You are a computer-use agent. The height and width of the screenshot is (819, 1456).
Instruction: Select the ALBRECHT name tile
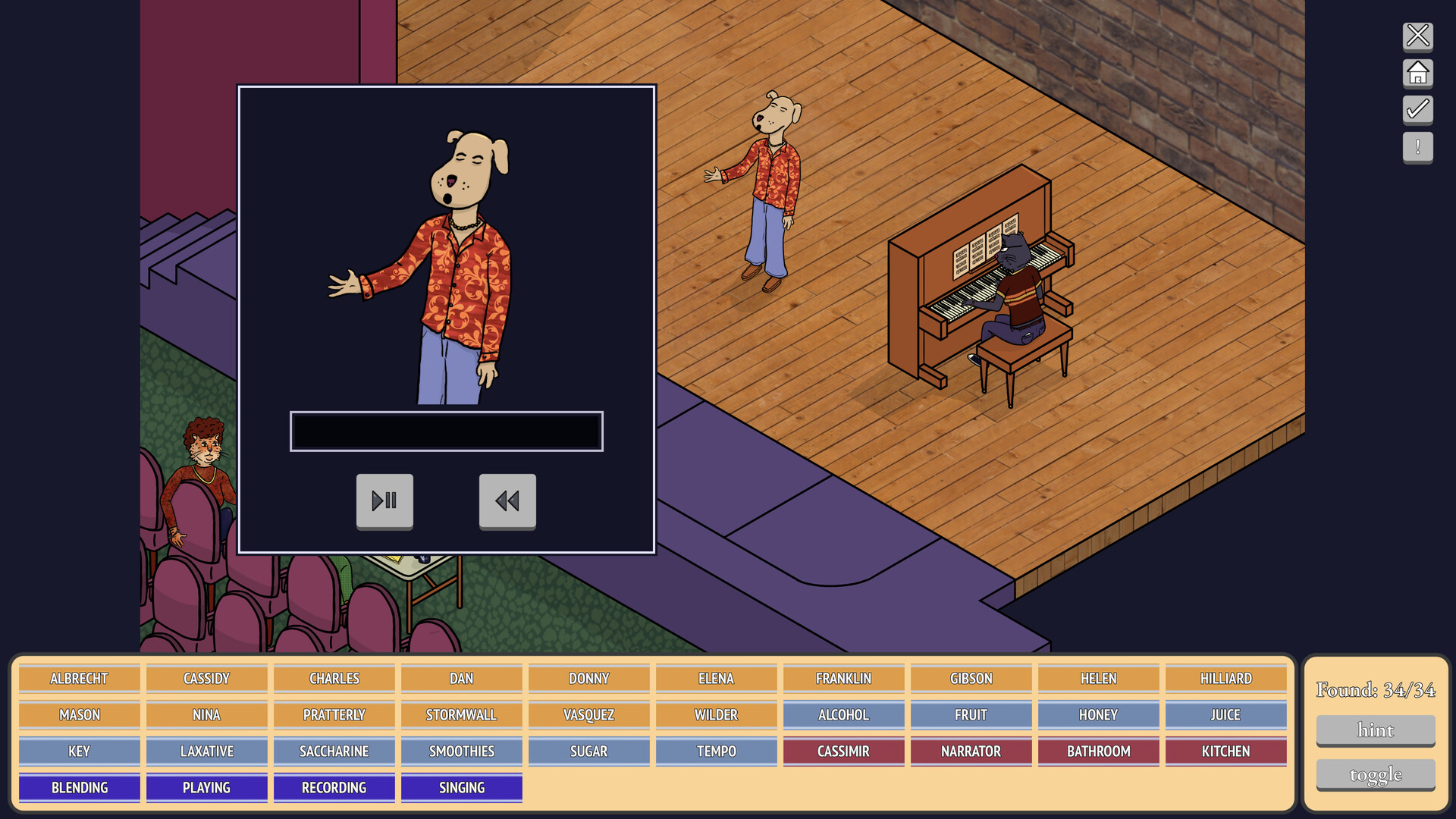(x=79, y=678)
